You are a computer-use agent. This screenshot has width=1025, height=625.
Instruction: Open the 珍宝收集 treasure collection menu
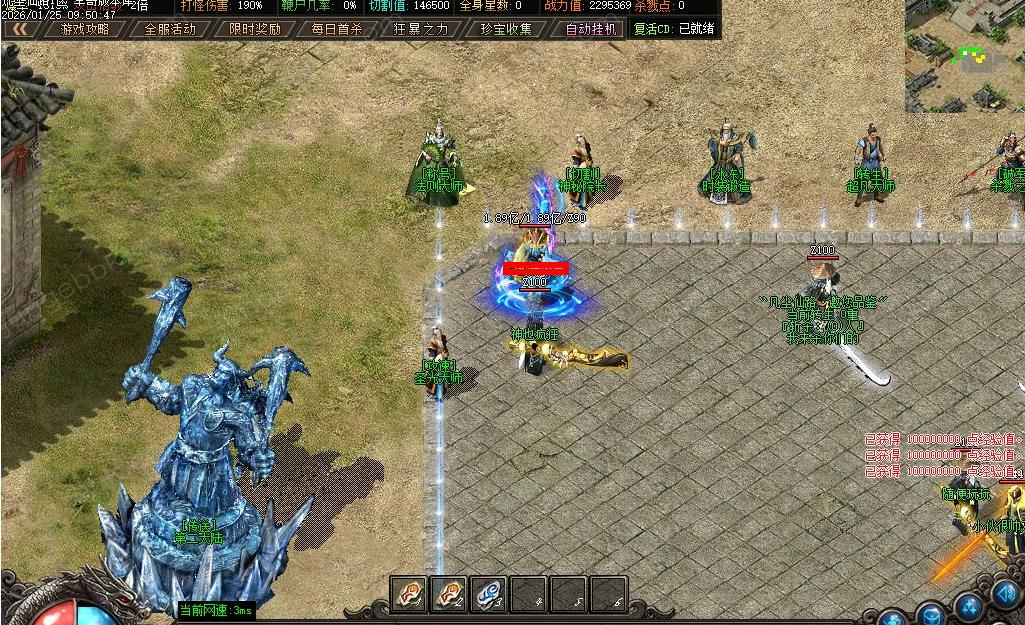pos(506,29)
